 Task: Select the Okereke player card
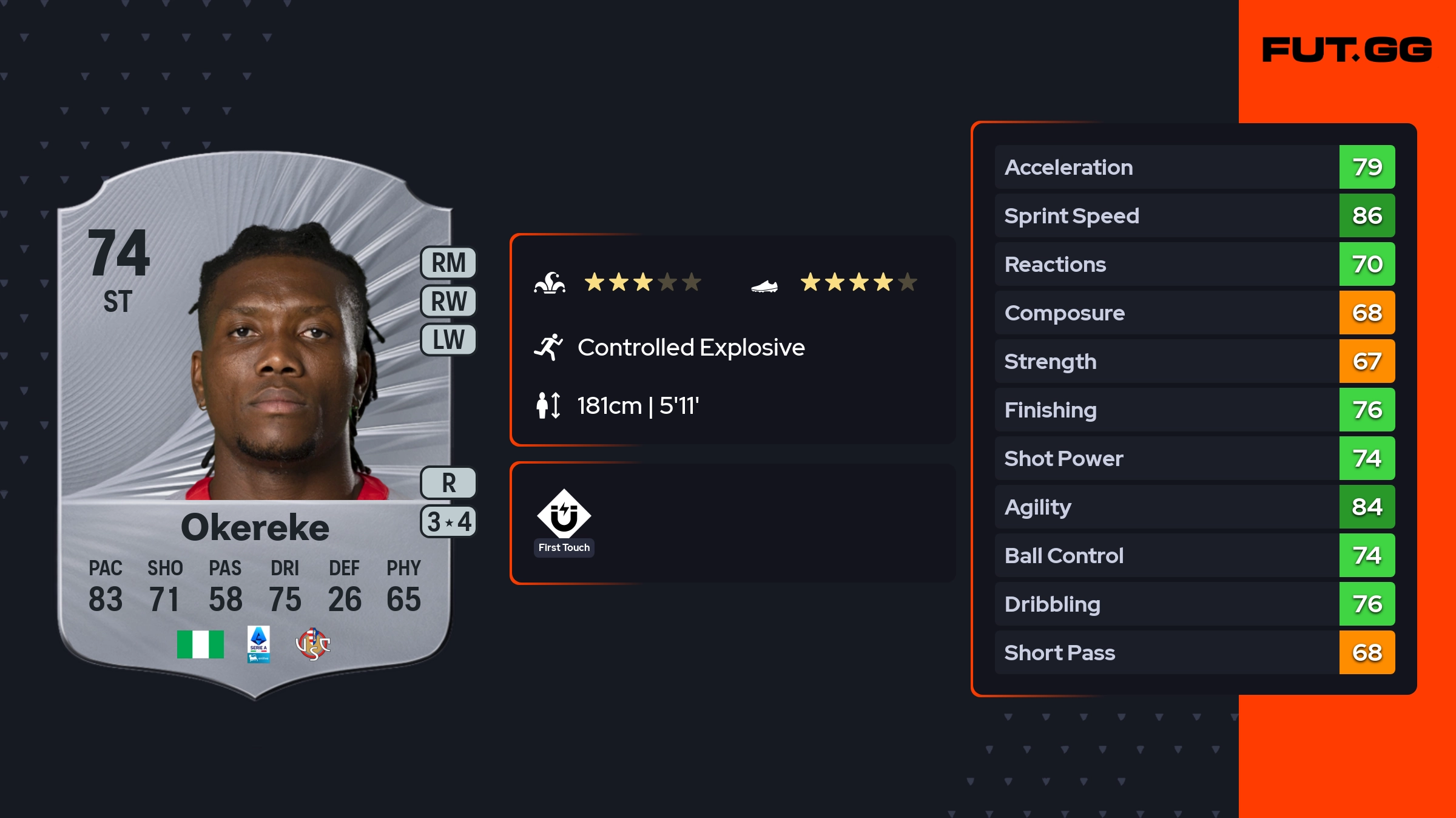point(255,425)
